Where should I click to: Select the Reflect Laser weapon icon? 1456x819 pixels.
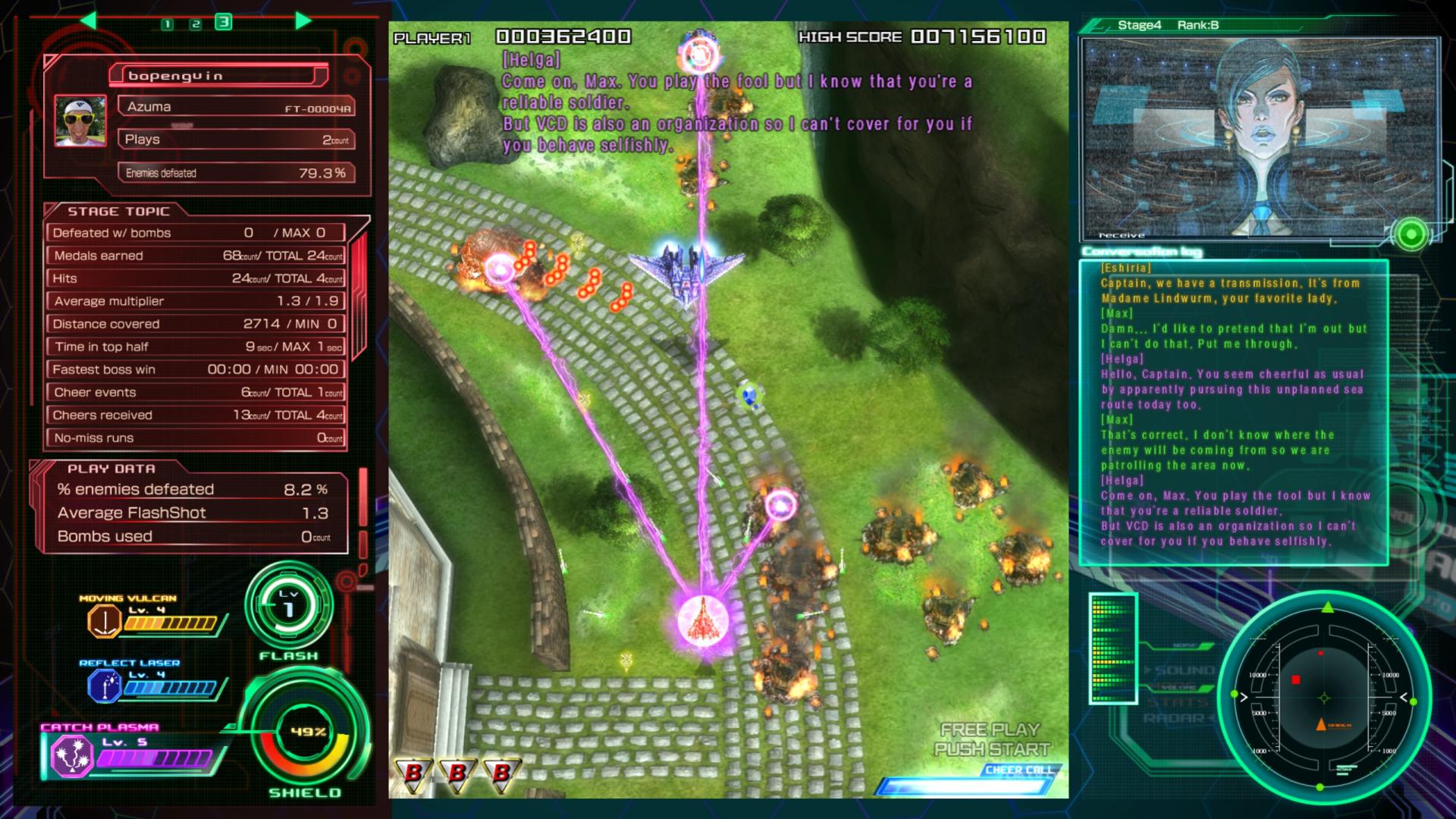click(105, 687)
